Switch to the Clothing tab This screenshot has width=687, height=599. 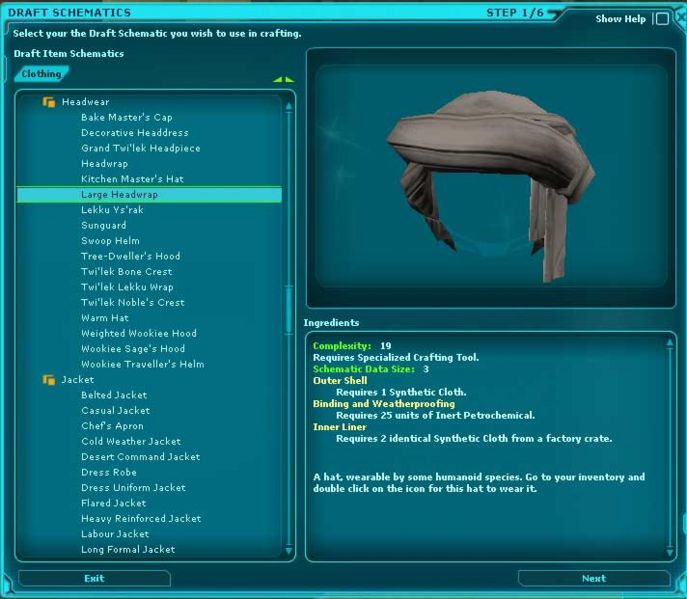pyautogui.click(x=41, y=74)
